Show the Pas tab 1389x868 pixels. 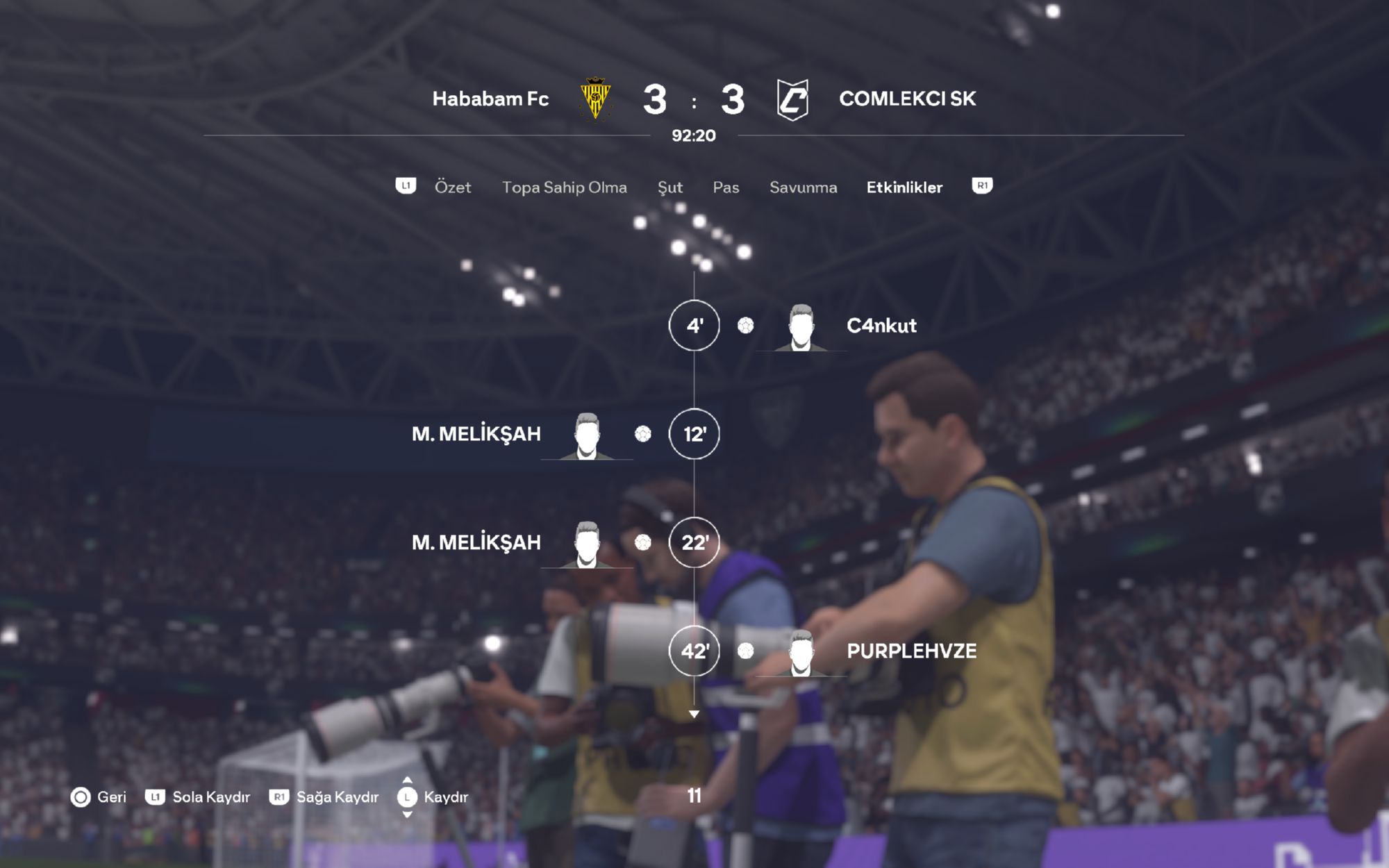pyautogui.click(x=726, y=187)
